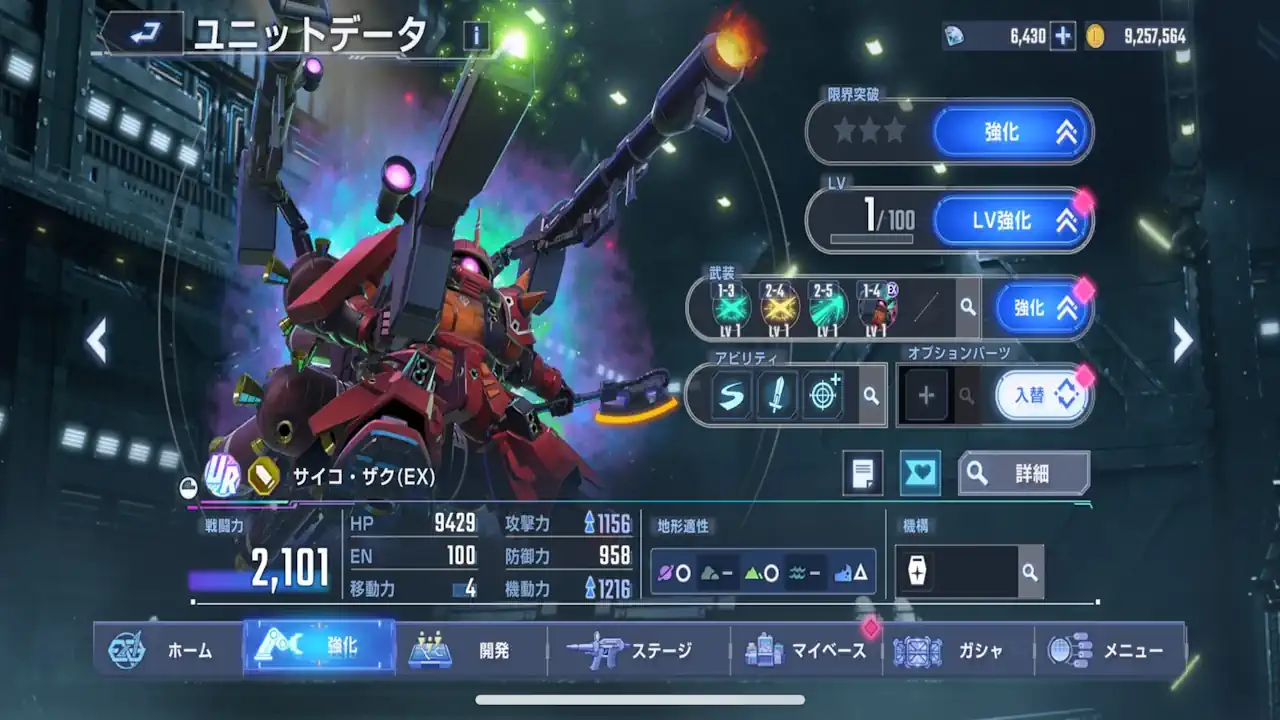Tap the 入替 option parts button

pyautogui.click(x=1041, y=395)
